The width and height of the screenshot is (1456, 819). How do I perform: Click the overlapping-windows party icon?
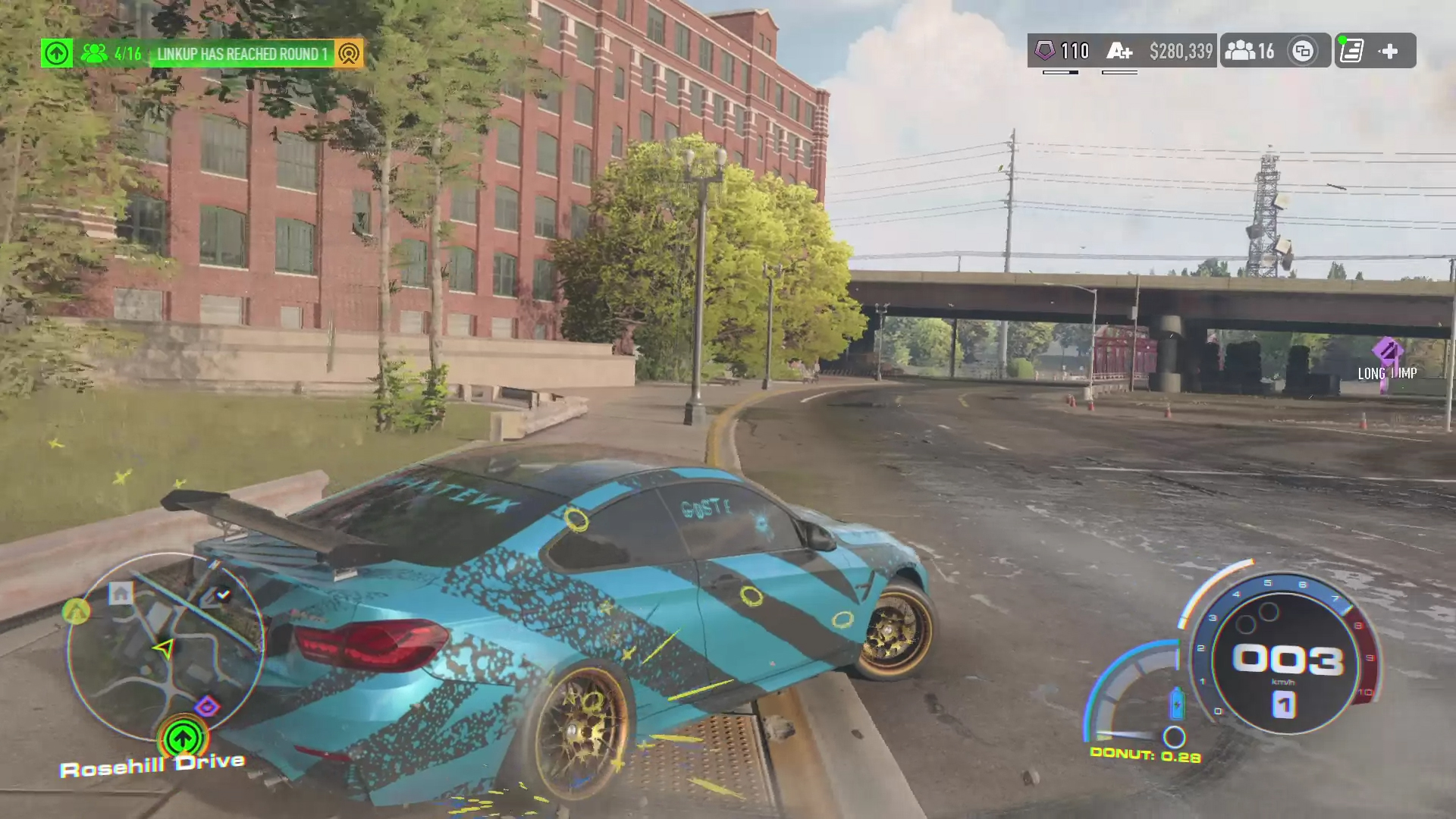point(1303,51)
